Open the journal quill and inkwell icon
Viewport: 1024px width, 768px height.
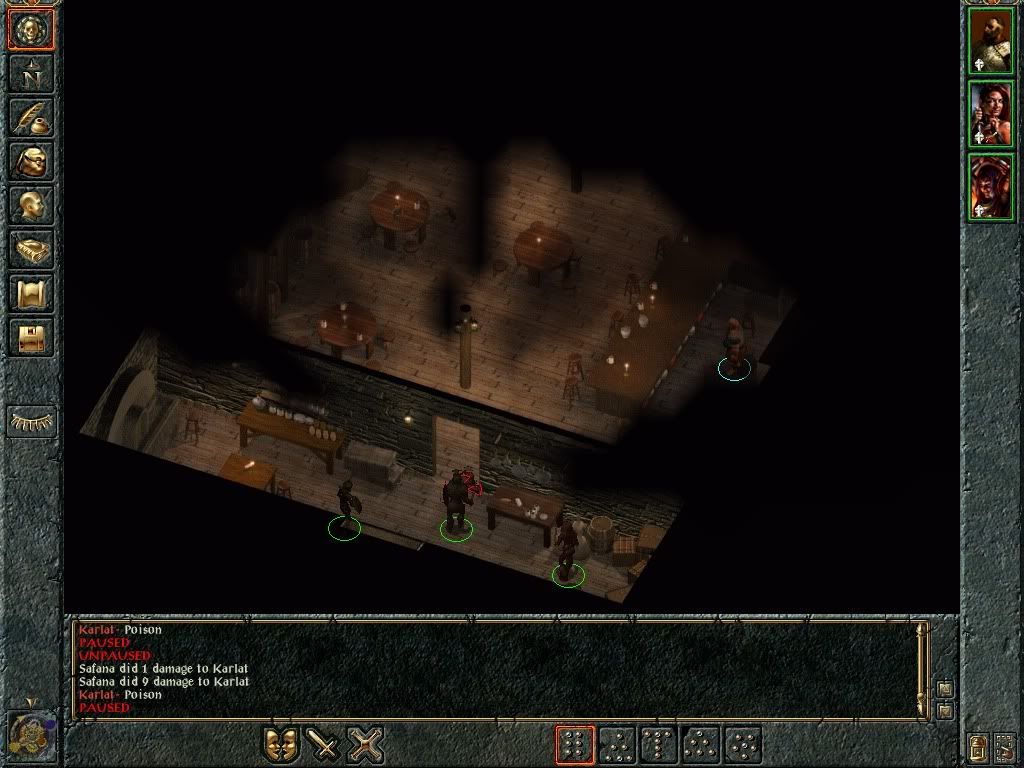tap(31, 117)
